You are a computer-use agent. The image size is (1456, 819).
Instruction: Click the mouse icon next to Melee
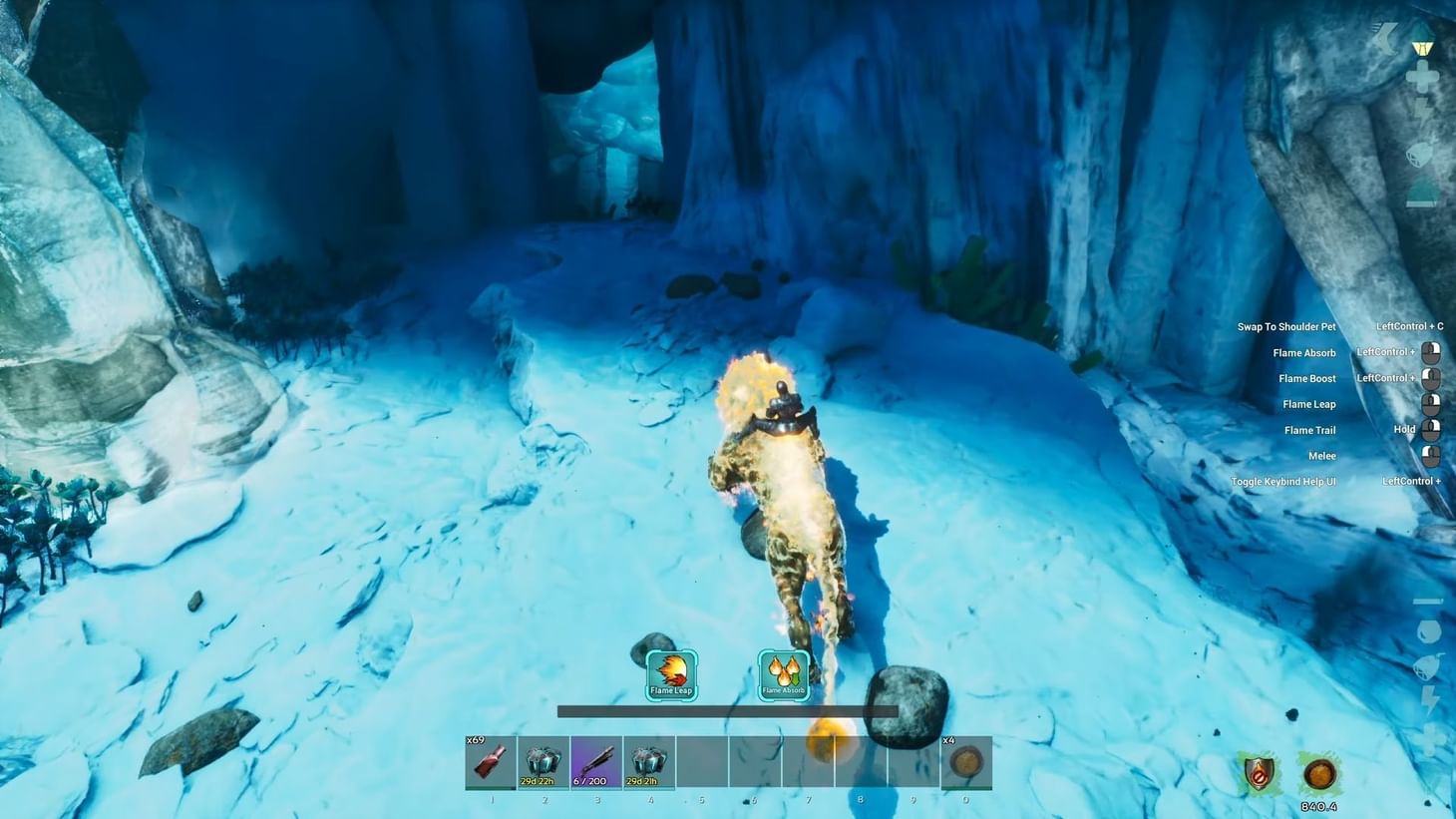1432,455
